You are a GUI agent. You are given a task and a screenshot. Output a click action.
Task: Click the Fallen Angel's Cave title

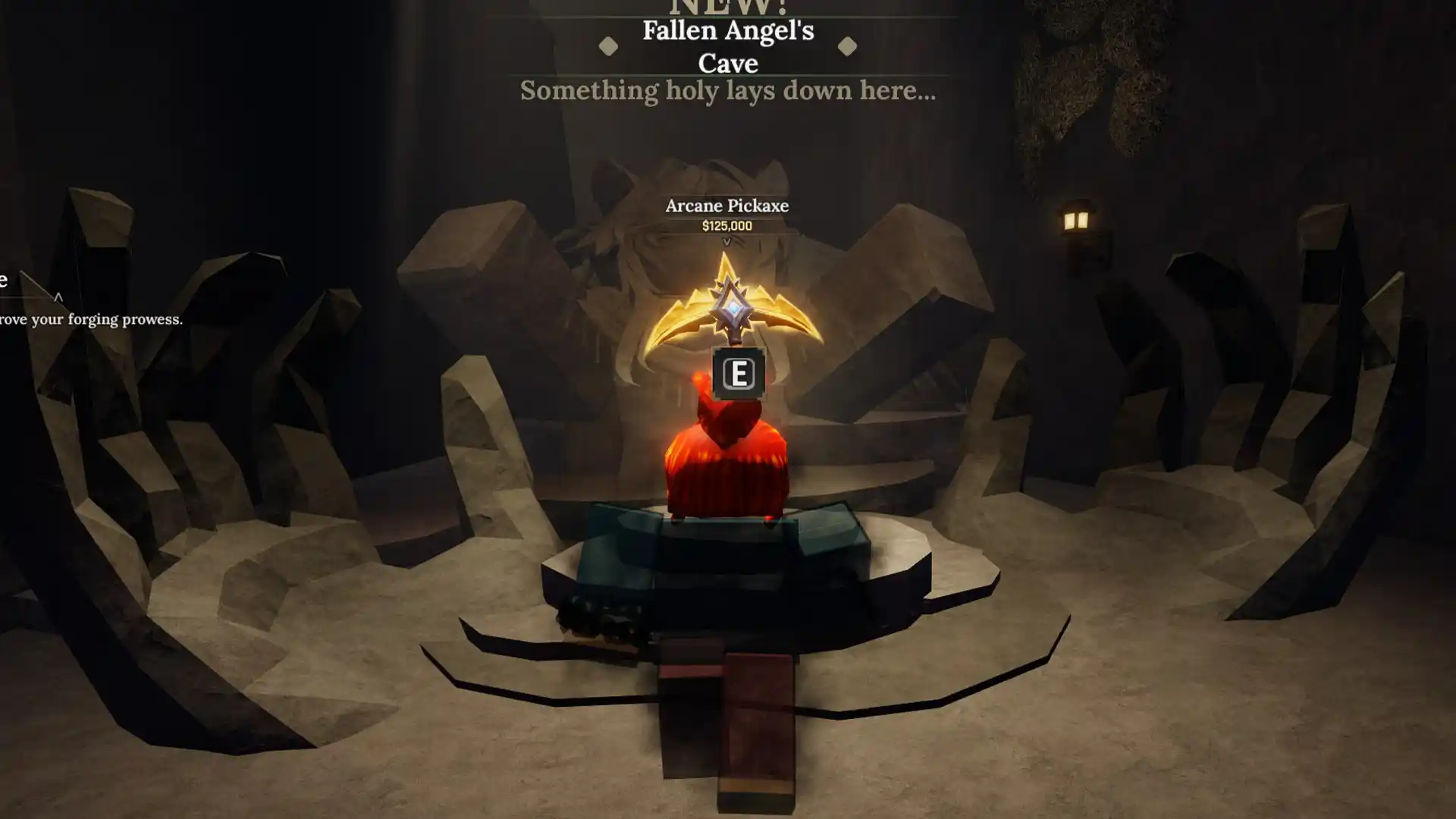click(x=728, y=47)
